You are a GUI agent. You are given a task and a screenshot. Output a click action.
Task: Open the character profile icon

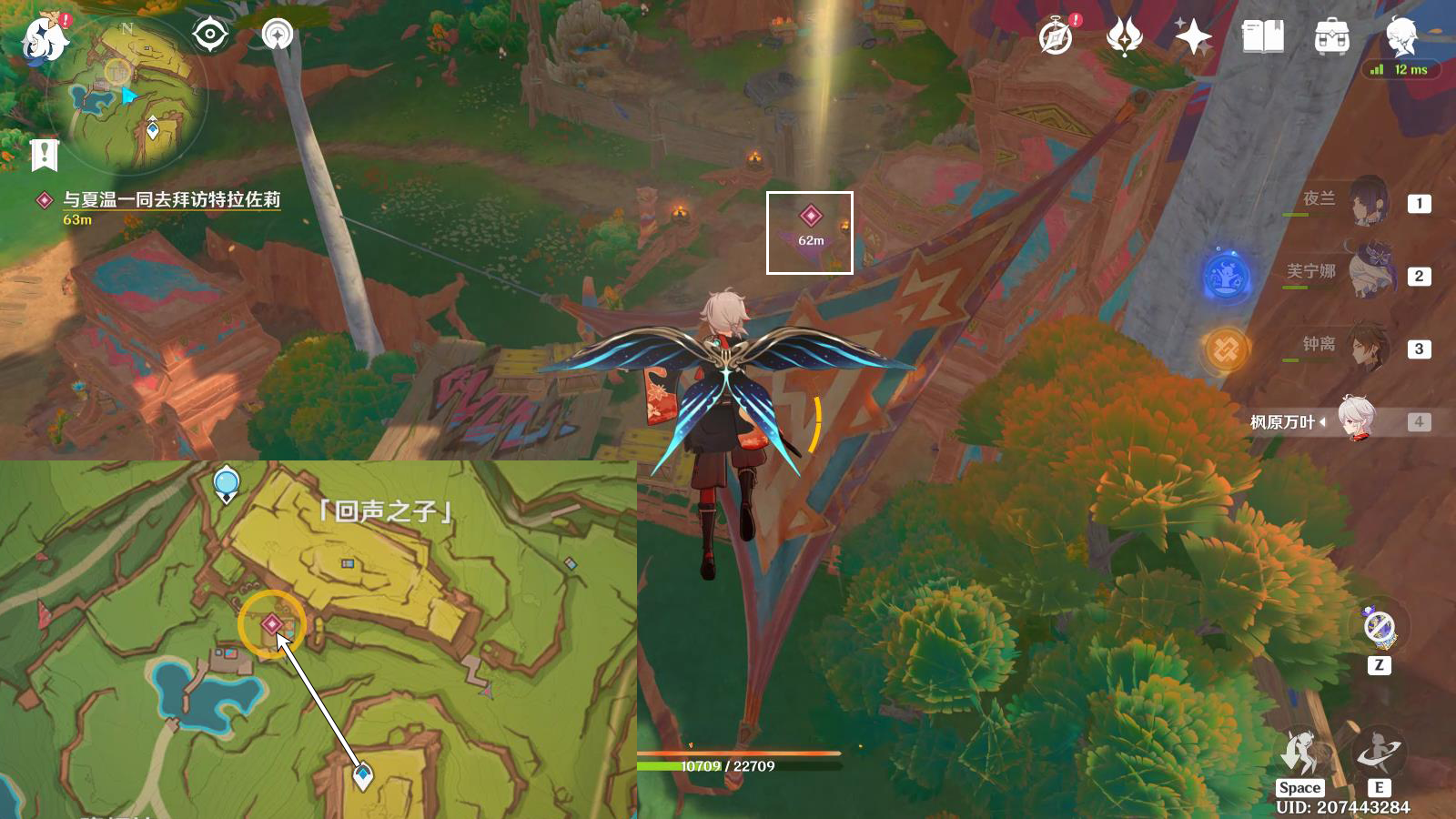click(1400, 37)
